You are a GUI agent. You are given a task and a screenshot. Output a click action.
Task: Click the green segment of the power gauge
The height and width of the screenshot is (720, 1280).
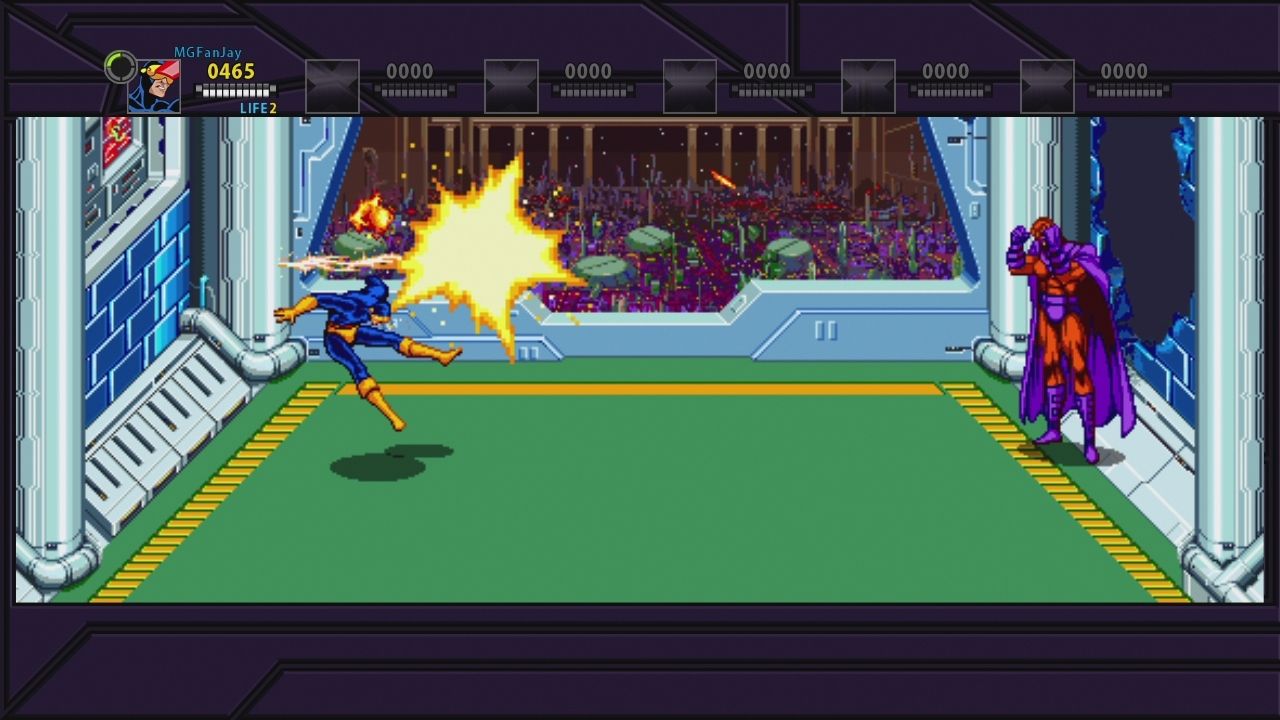tap(111, 60)
